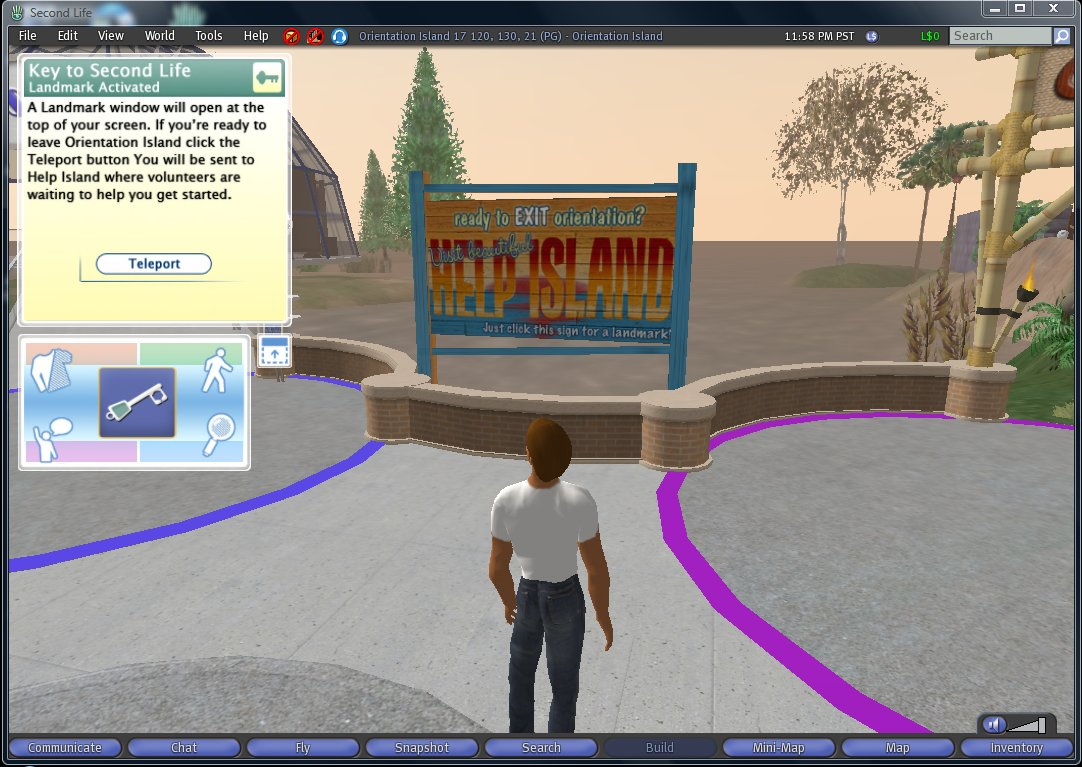This screenshot has width=1082, height=767.
Task: Click the Communicate button
Action: click(65, 748)
